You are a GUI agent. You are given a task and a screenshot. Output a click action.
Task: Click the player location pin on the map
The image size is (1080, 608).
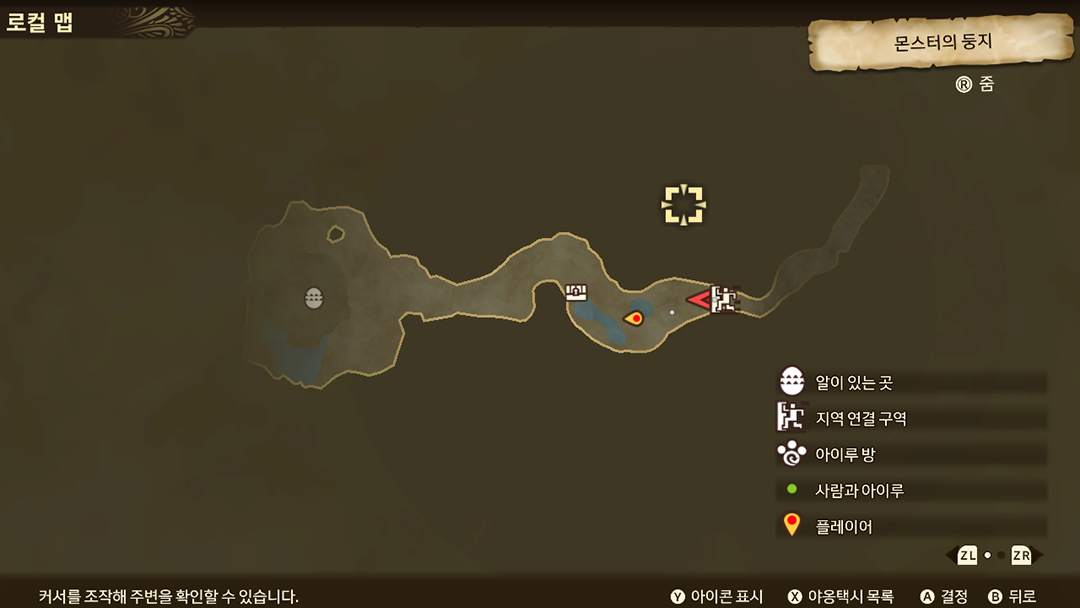(x=633, y=318)
